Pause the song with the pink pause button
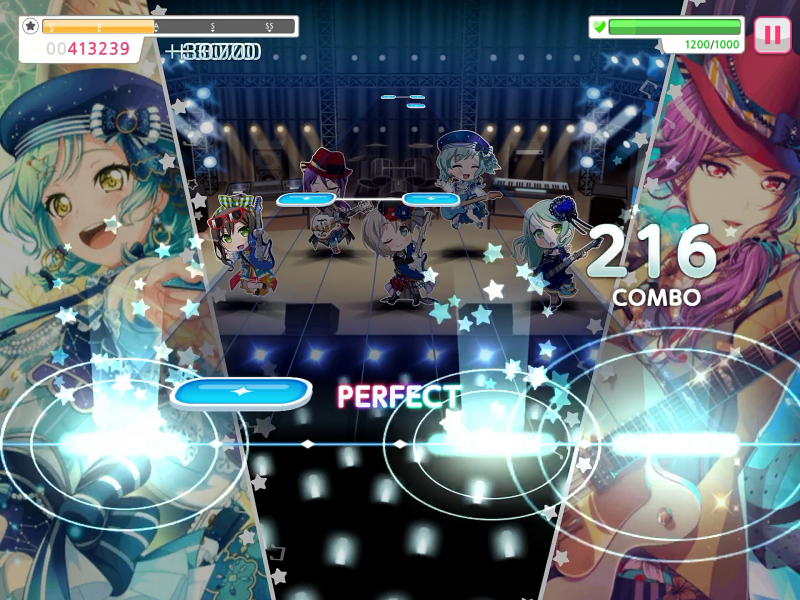 pyautogui.click(x=771, y=35)
